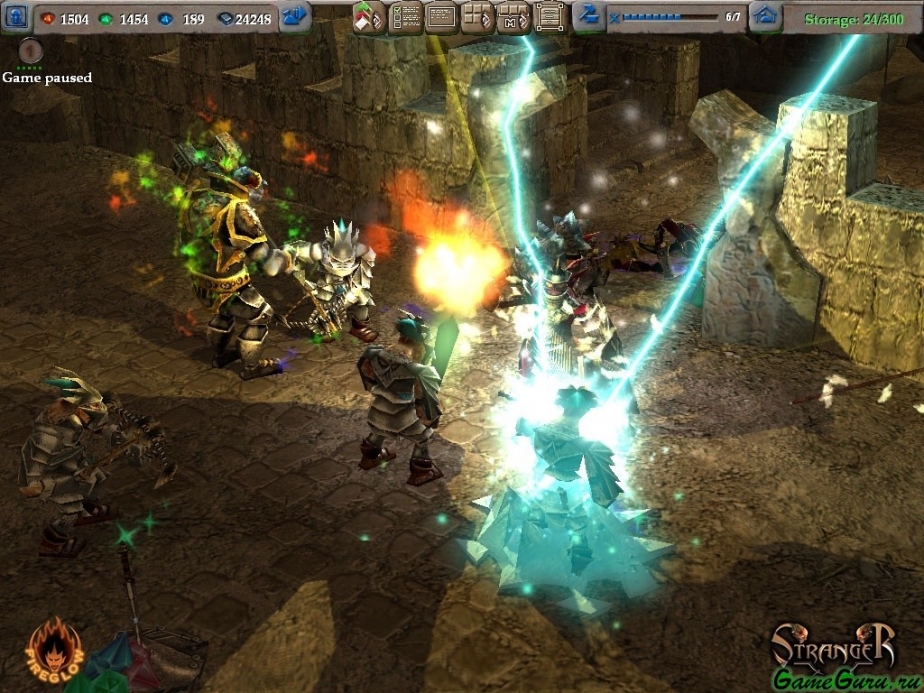Open the message board panel icon
The image size is (924, 693).
point(441,17)
